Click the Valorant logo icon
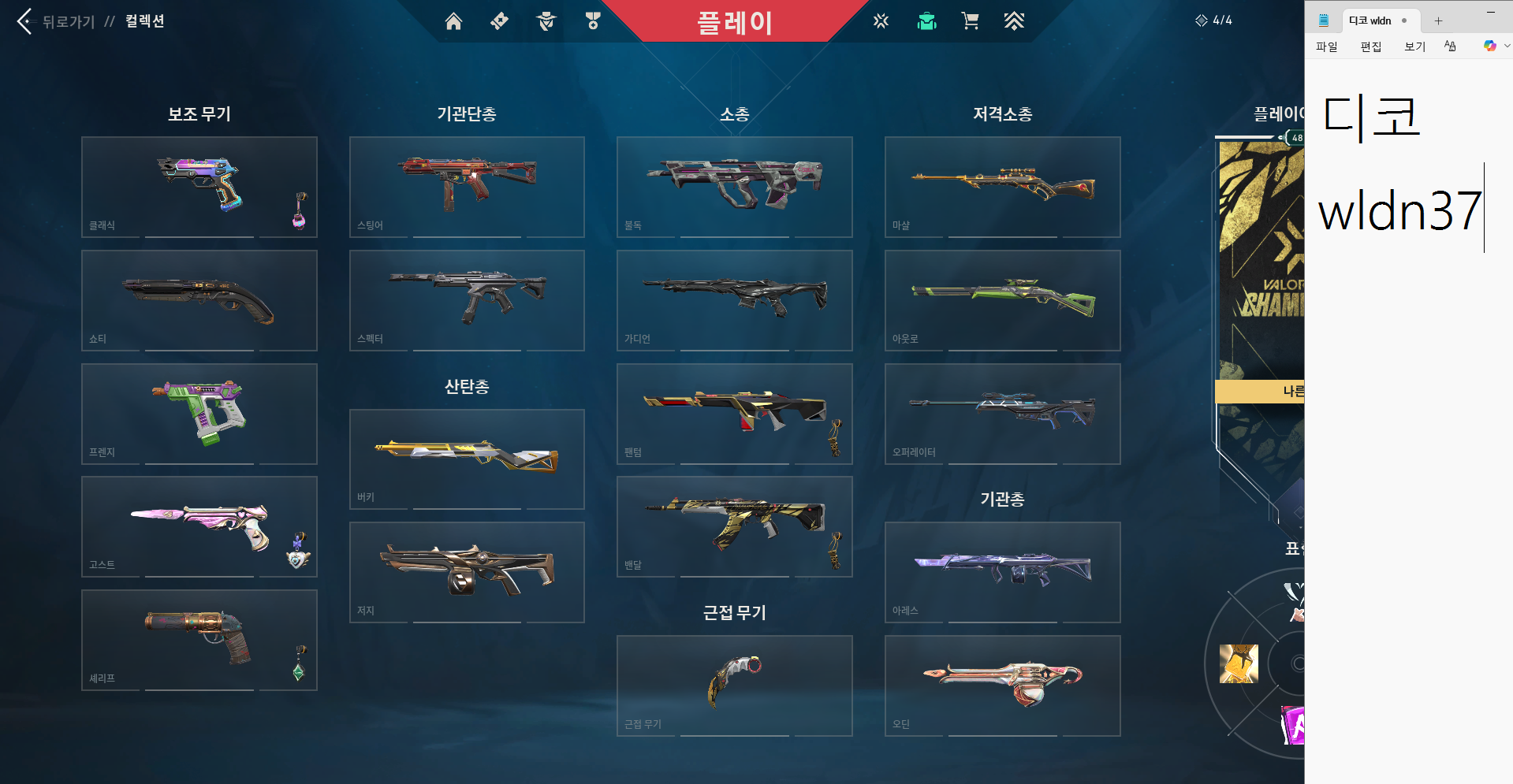 click(x=881, y=21)
